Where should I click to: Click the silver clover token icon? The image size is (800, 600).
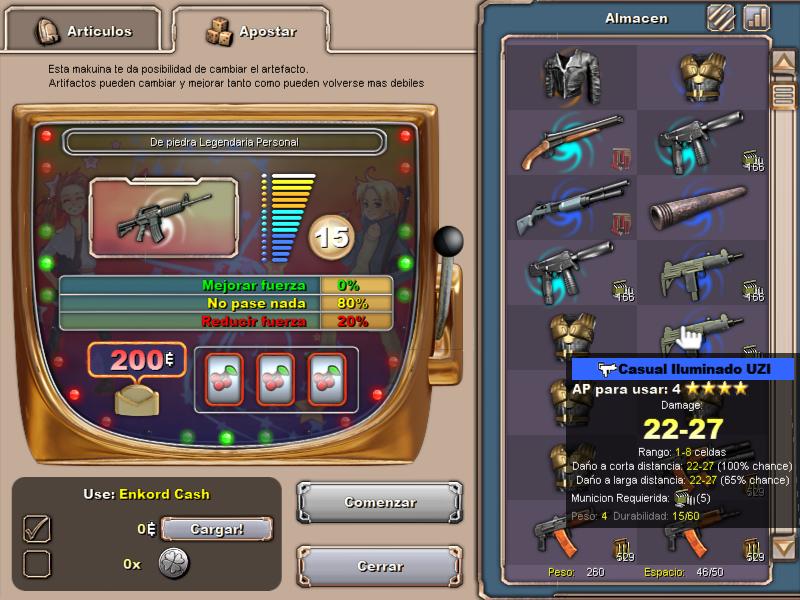tap(173, 563)
